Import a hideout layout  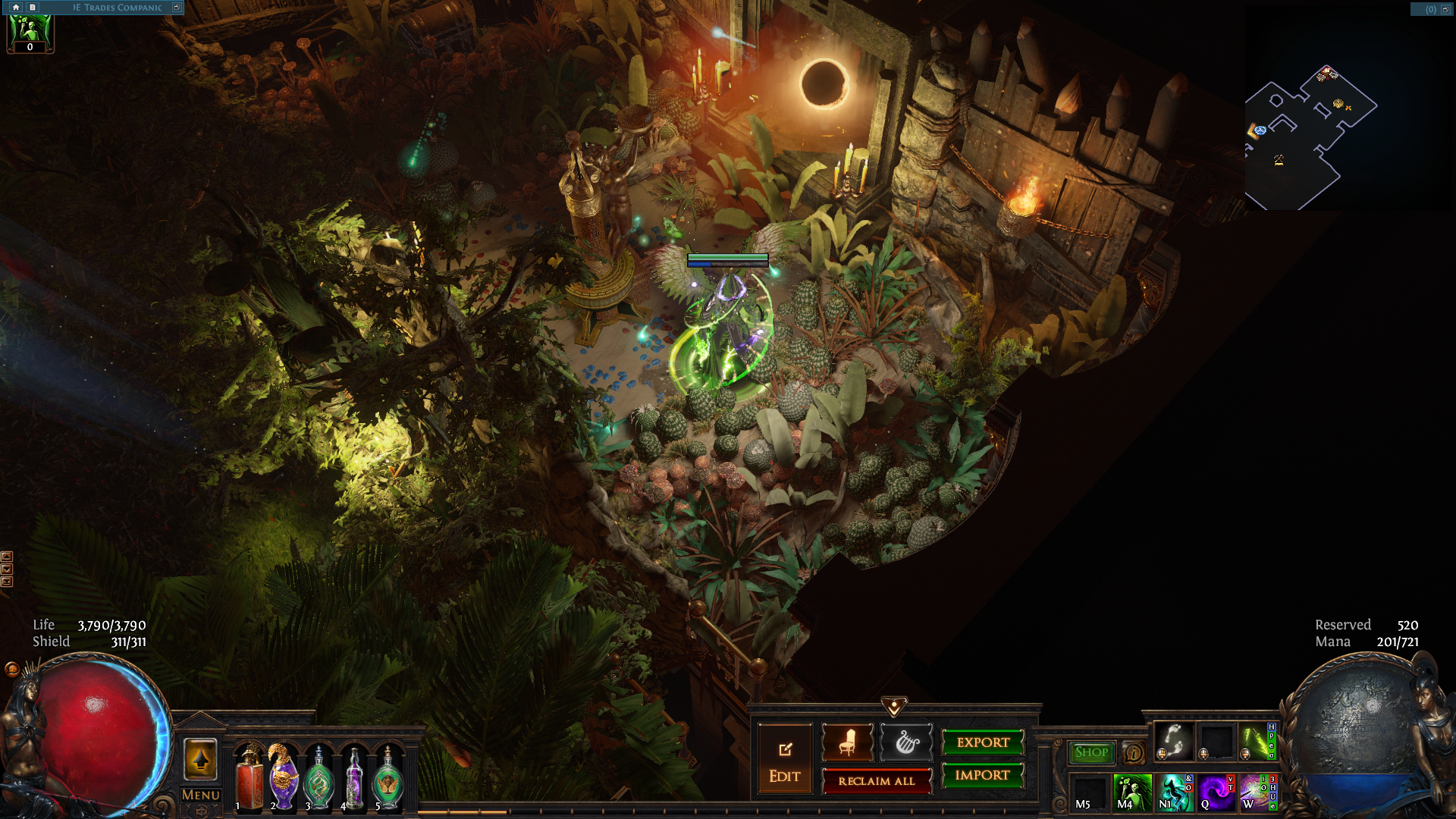point(983,775)
